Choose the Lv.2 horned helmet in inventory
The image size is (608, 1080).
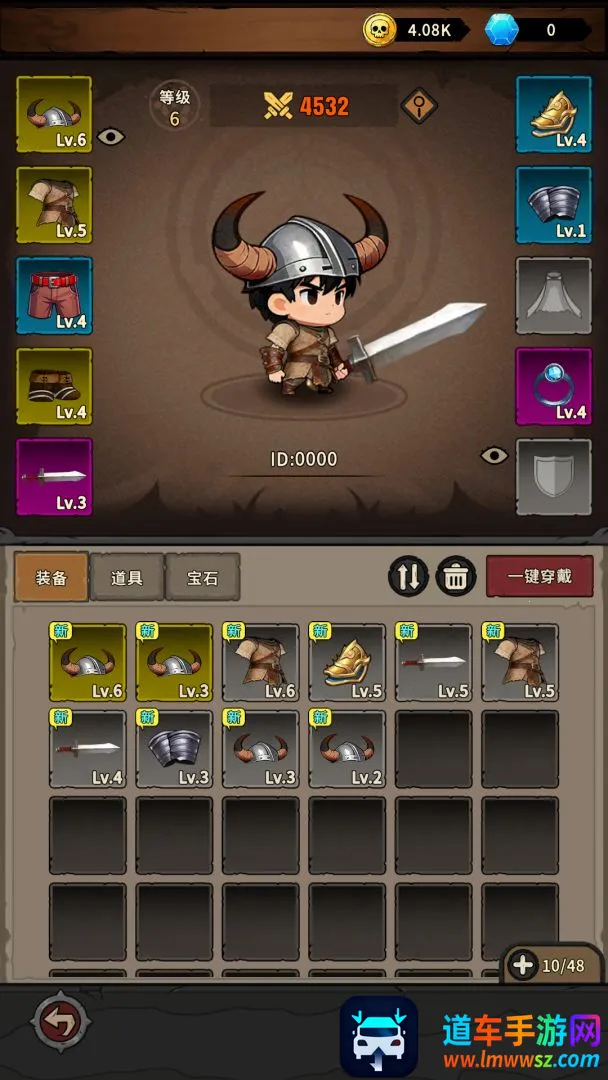tap(347, 749)
